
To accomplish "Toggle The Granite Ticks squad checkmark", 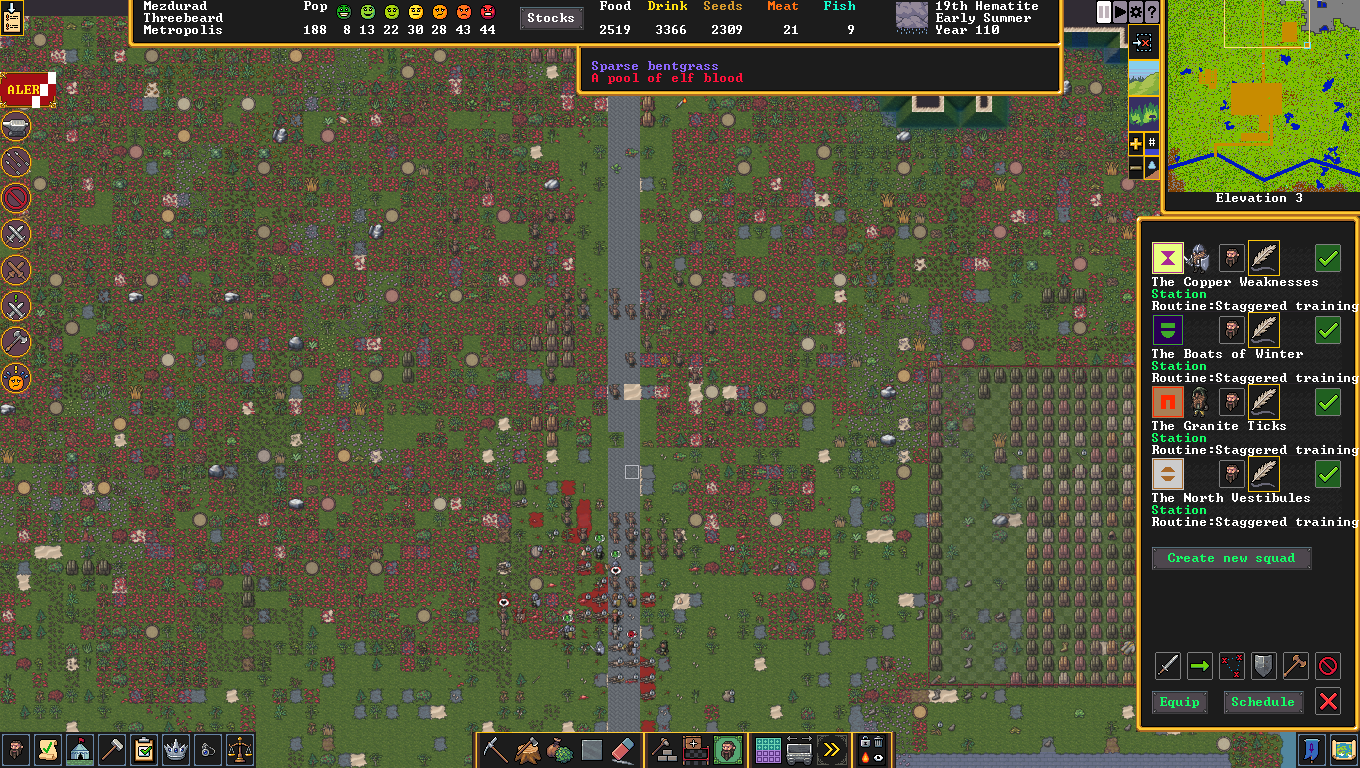I will pyautogui.click(x=1328, y=402).
